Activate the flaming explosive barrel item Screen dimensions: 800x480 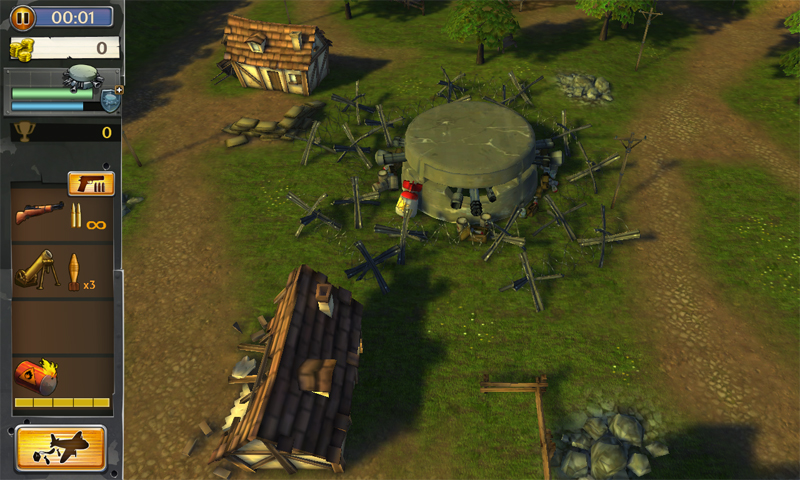click(x=38, y=376)
